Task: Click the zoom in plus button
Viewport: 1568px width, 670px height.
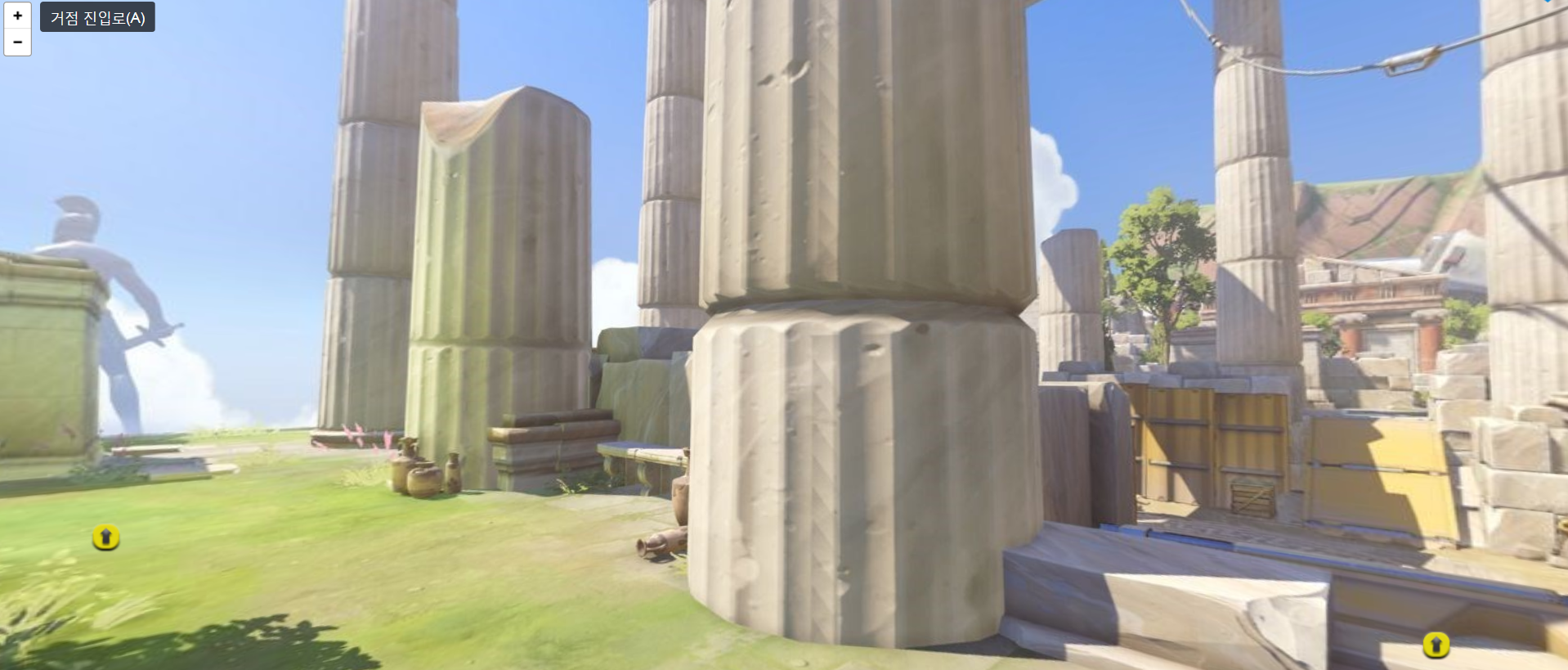Action: point(17,15)
